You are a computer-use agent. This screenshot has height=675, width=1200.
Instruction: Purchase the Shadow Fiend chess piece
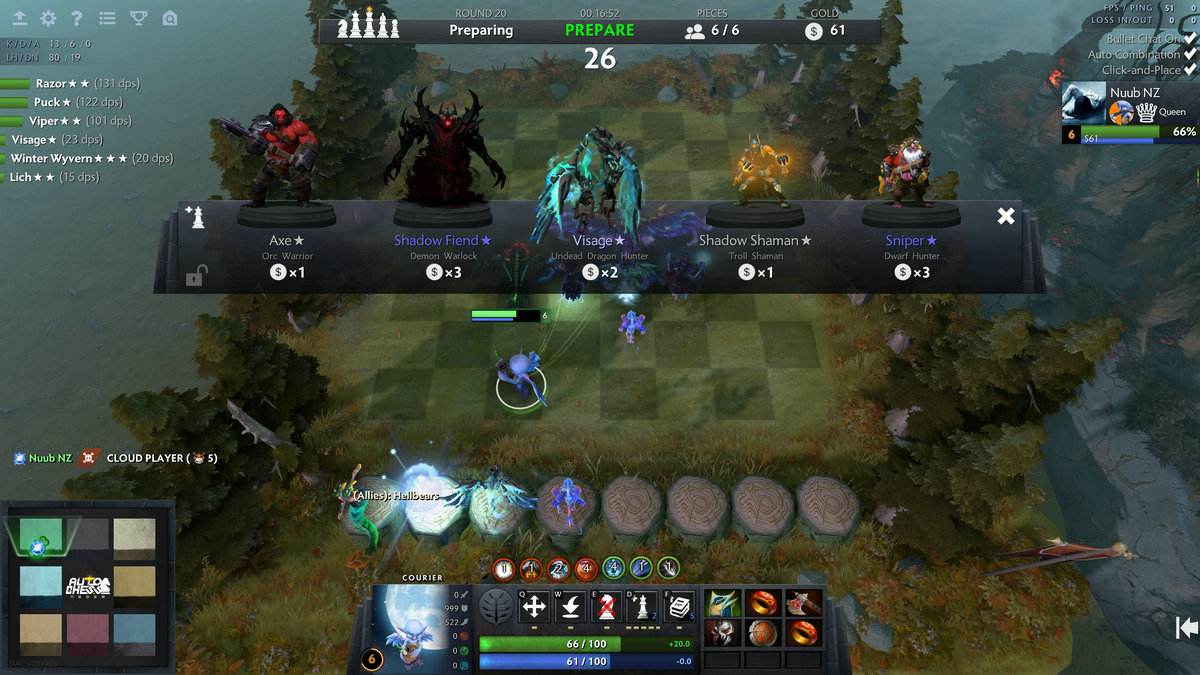[442, 240]
